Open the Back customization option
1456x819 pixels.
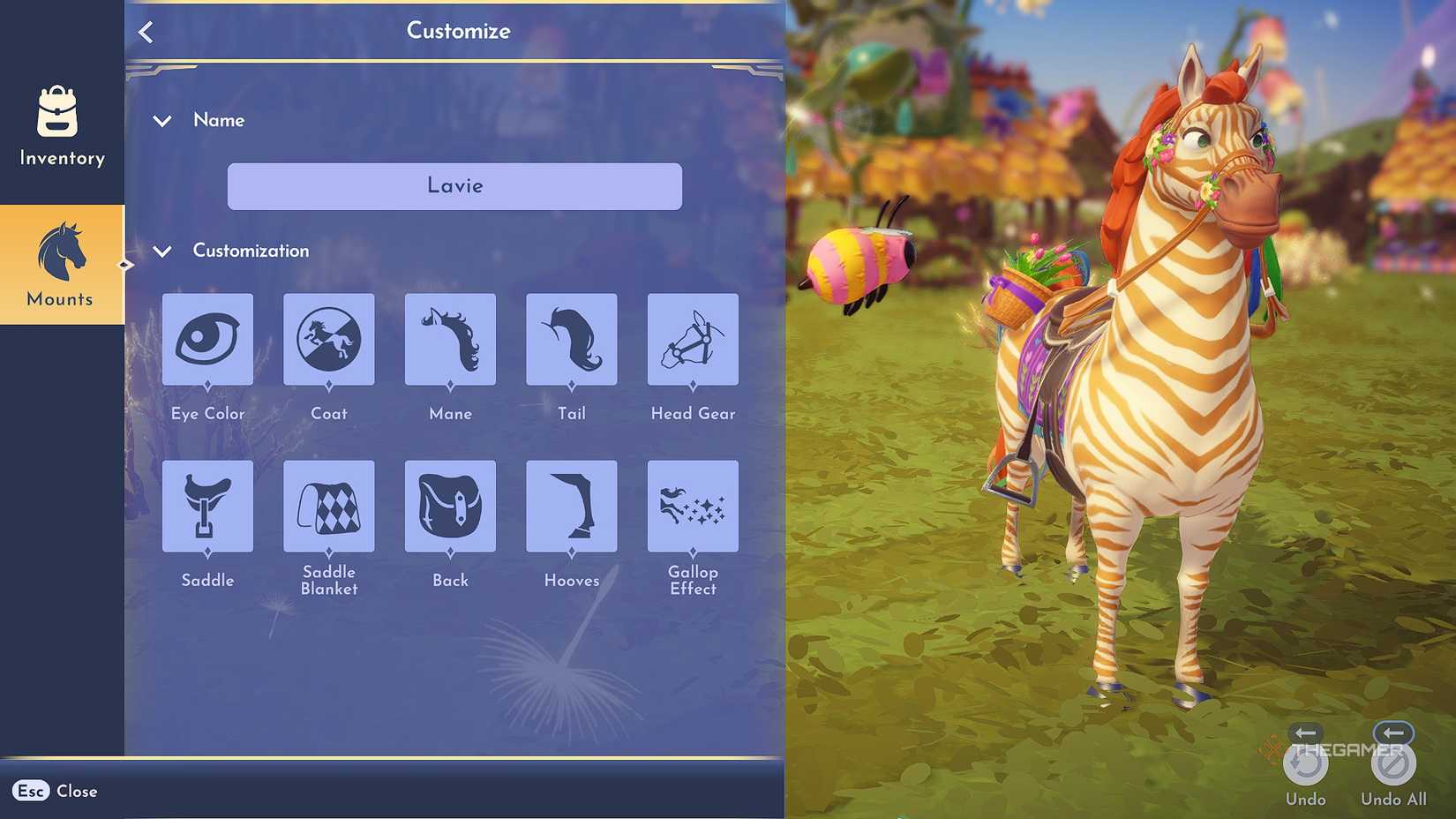450,506
